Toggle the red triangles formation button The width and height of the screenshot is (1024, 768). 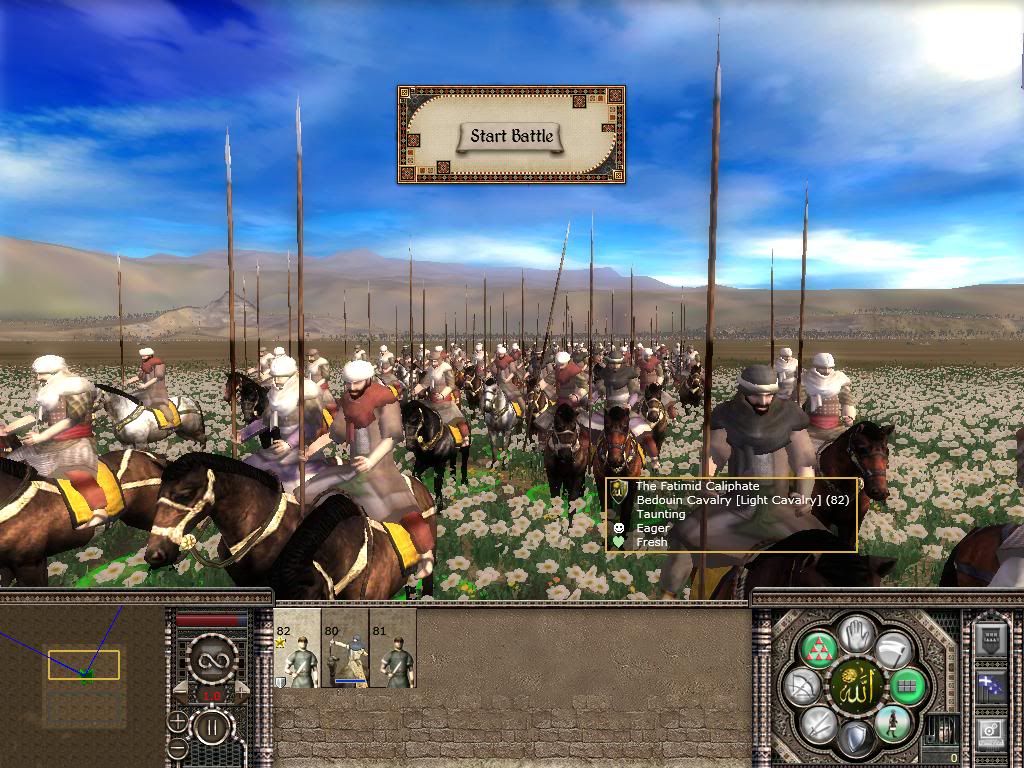point(821,650)
